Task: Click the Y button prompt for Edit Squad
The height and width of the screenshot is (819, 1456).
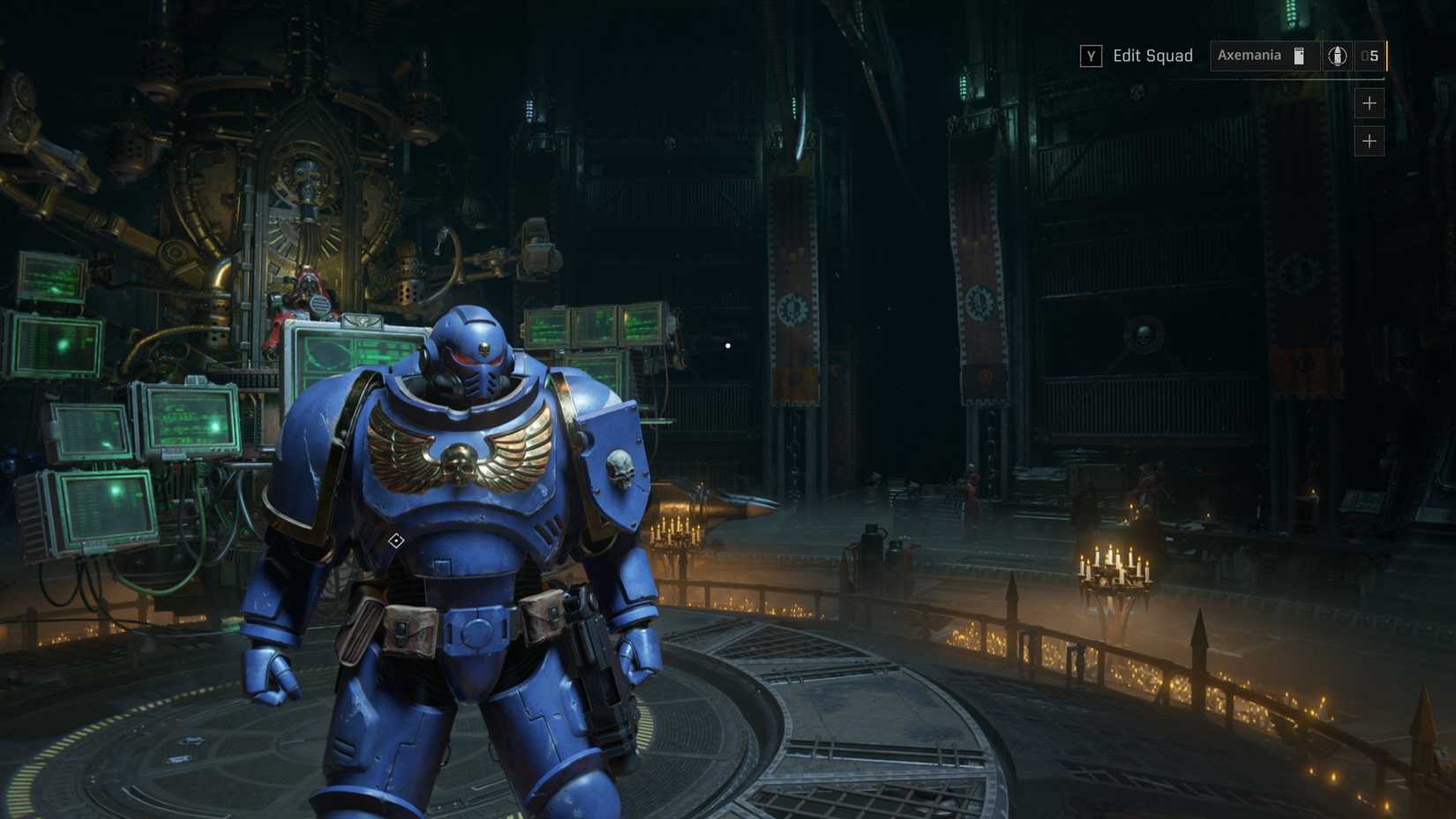Action: click(1092, 55)
